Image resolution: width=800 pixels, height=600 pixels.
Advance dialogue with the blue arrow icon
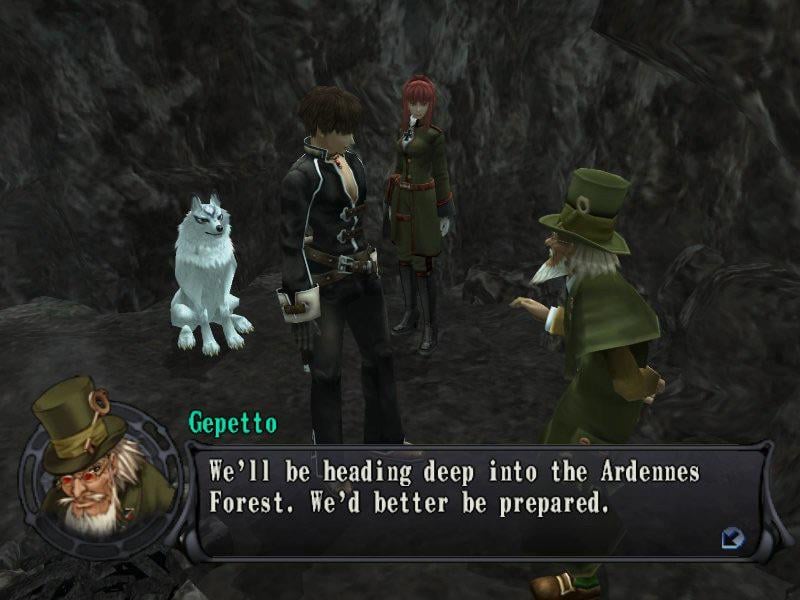pyautogui.click(x=732, y=538)
